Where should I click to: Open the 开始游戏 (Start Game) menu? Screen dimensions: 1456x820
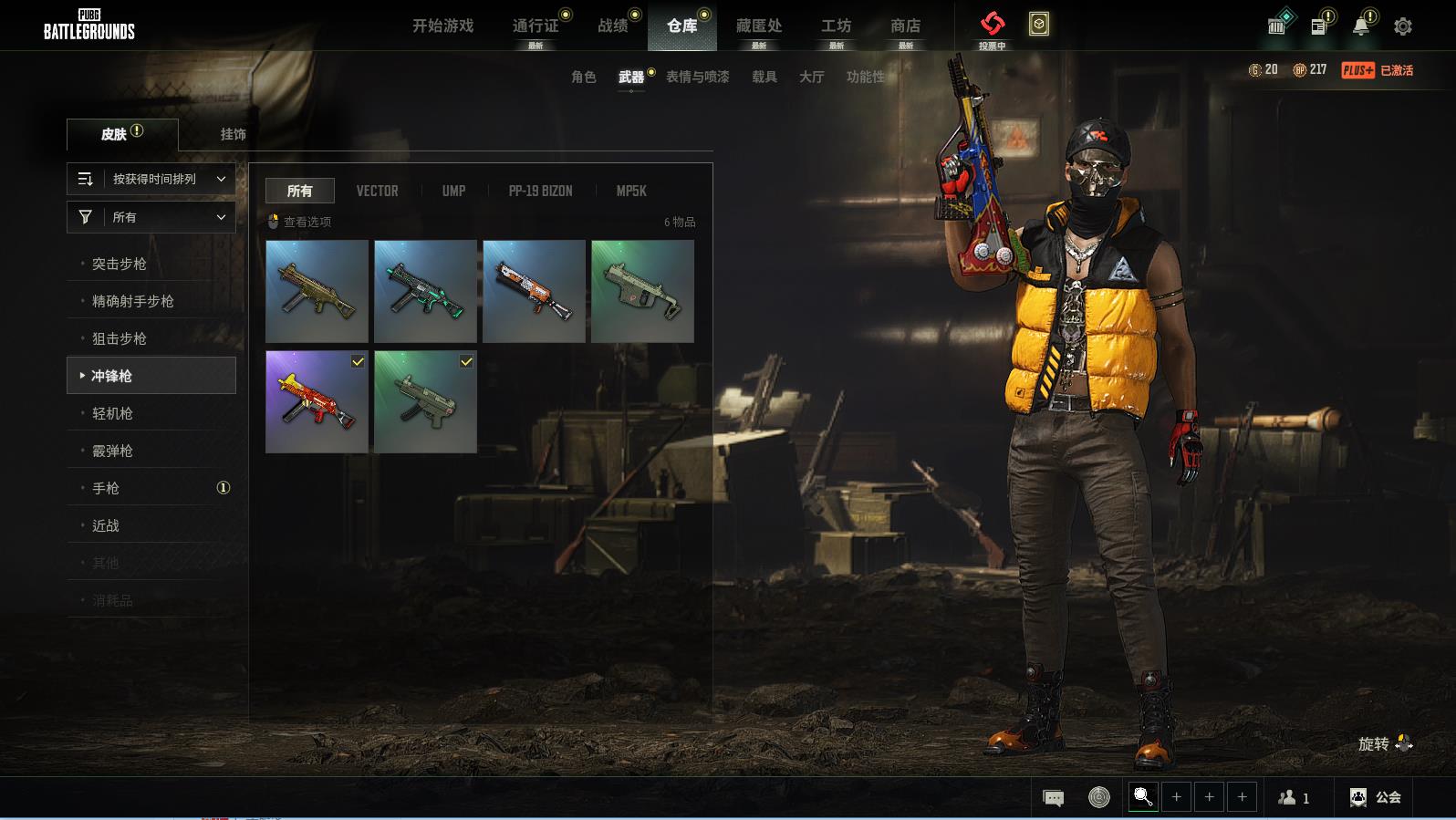click(x=442, y=26)
